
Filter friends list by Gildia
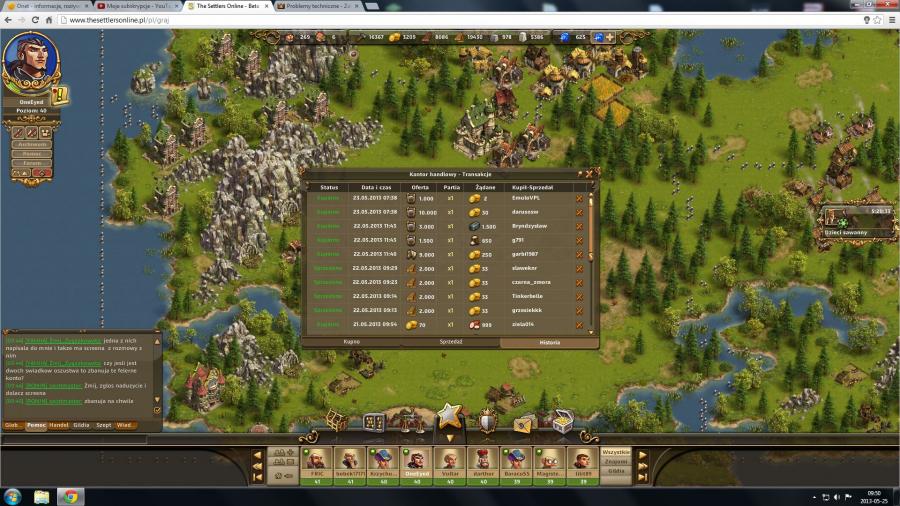[615, 471]
